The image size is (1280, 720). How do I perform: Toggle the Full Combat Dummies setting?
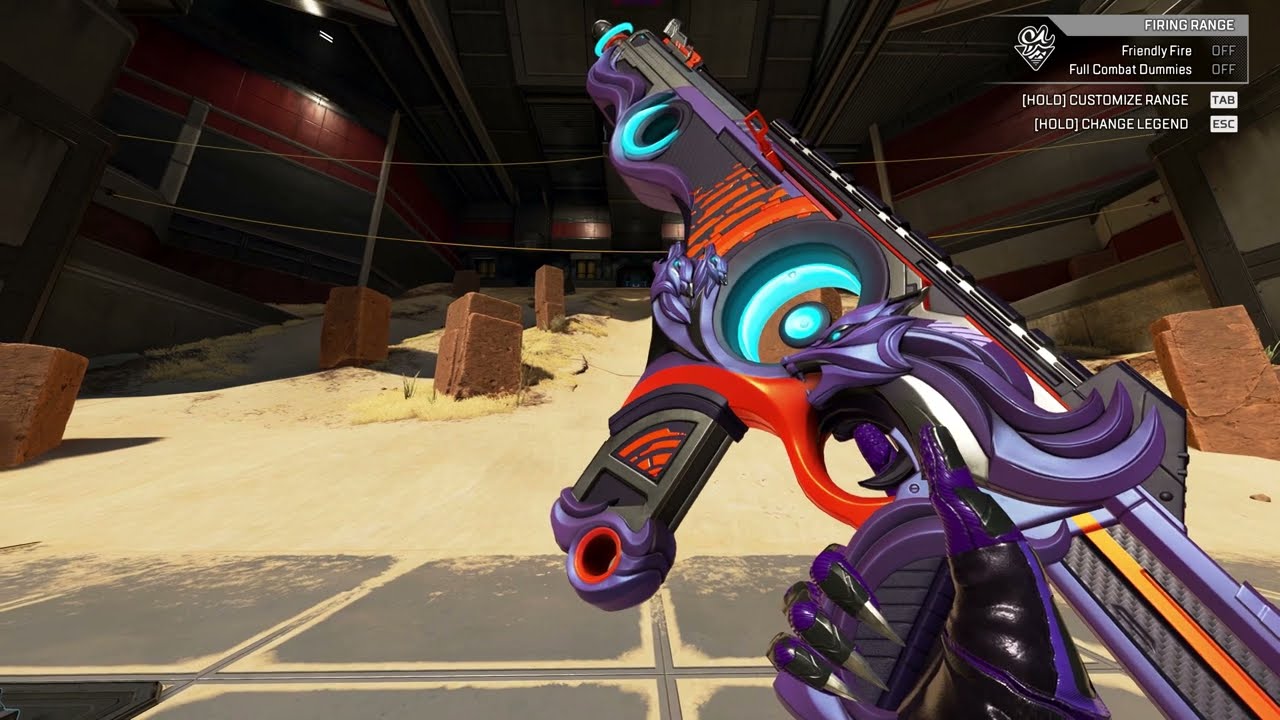[x=1223, y=69]
